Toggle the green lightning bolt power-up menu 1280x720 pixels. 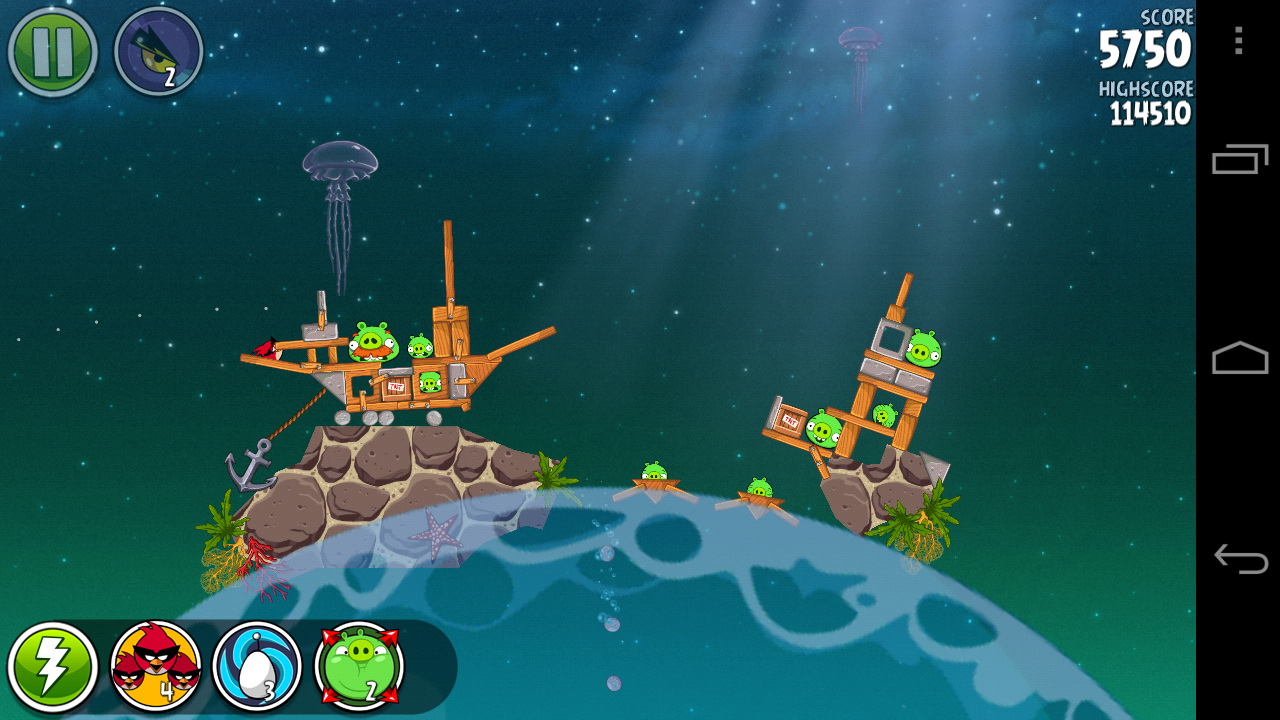tap(52, 667)
